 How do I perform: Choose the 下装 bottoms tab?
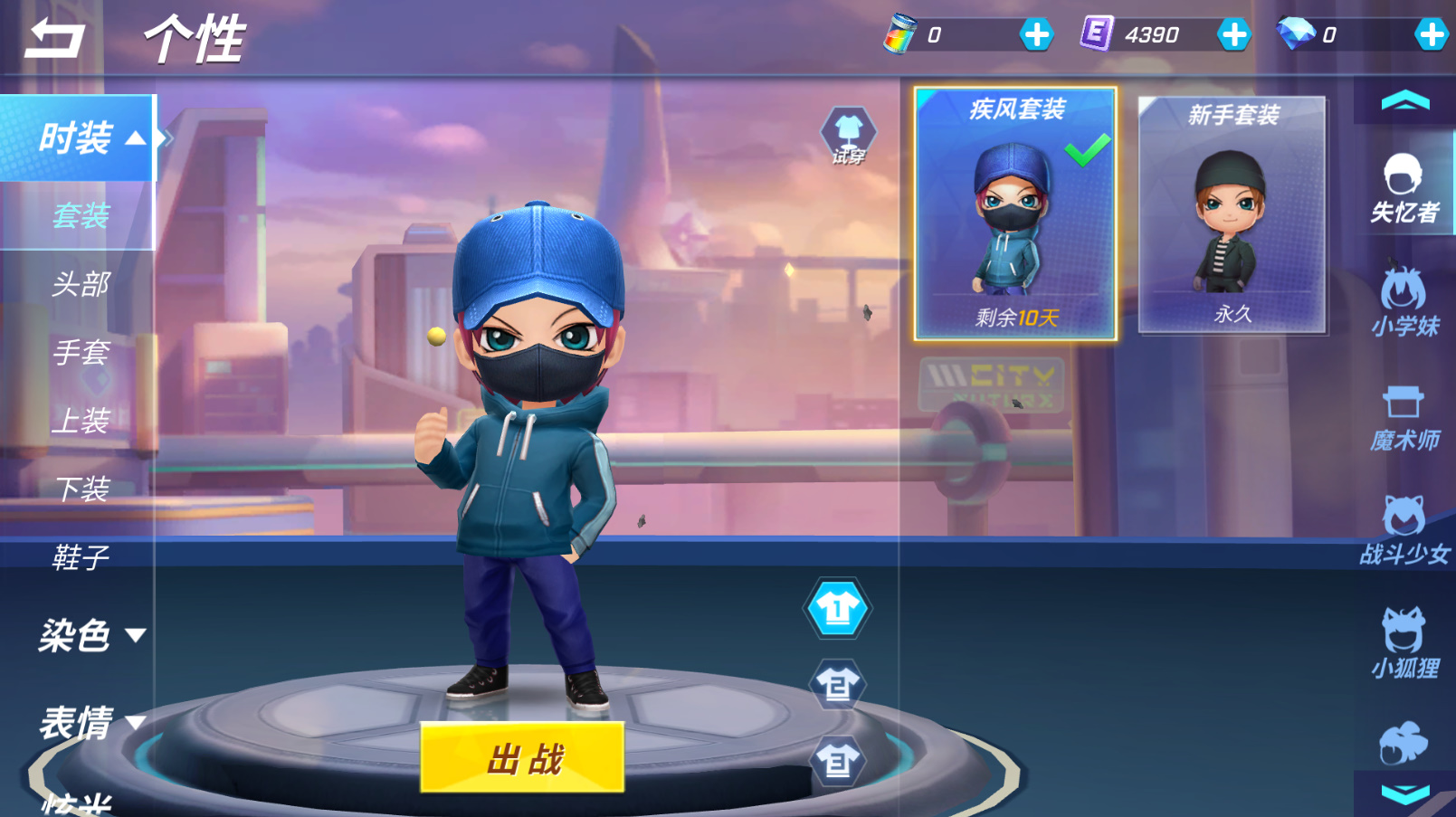pos(81,489)
